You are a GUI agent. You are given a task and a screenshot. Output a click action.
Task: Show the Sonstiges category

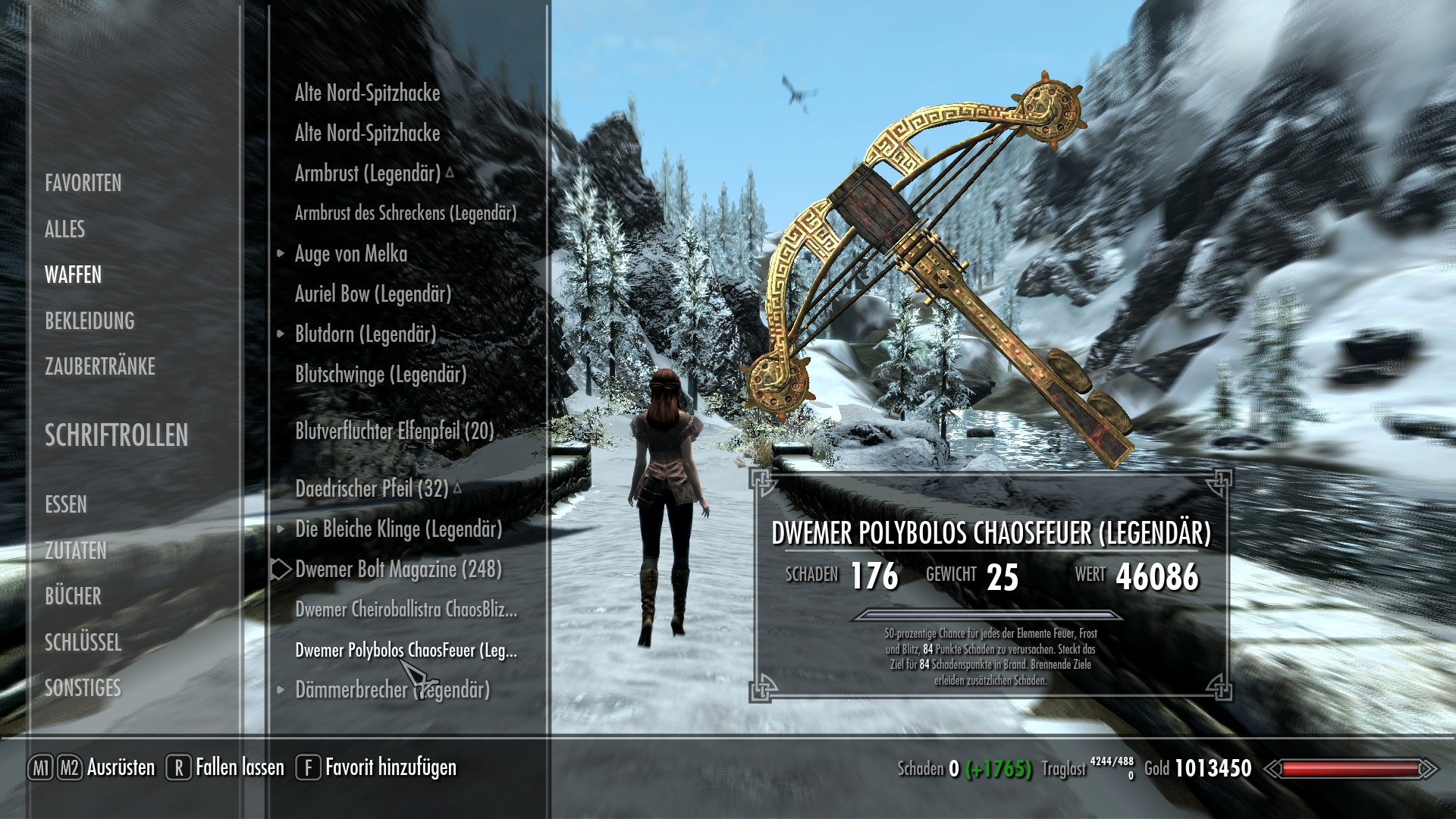point(83,688)
